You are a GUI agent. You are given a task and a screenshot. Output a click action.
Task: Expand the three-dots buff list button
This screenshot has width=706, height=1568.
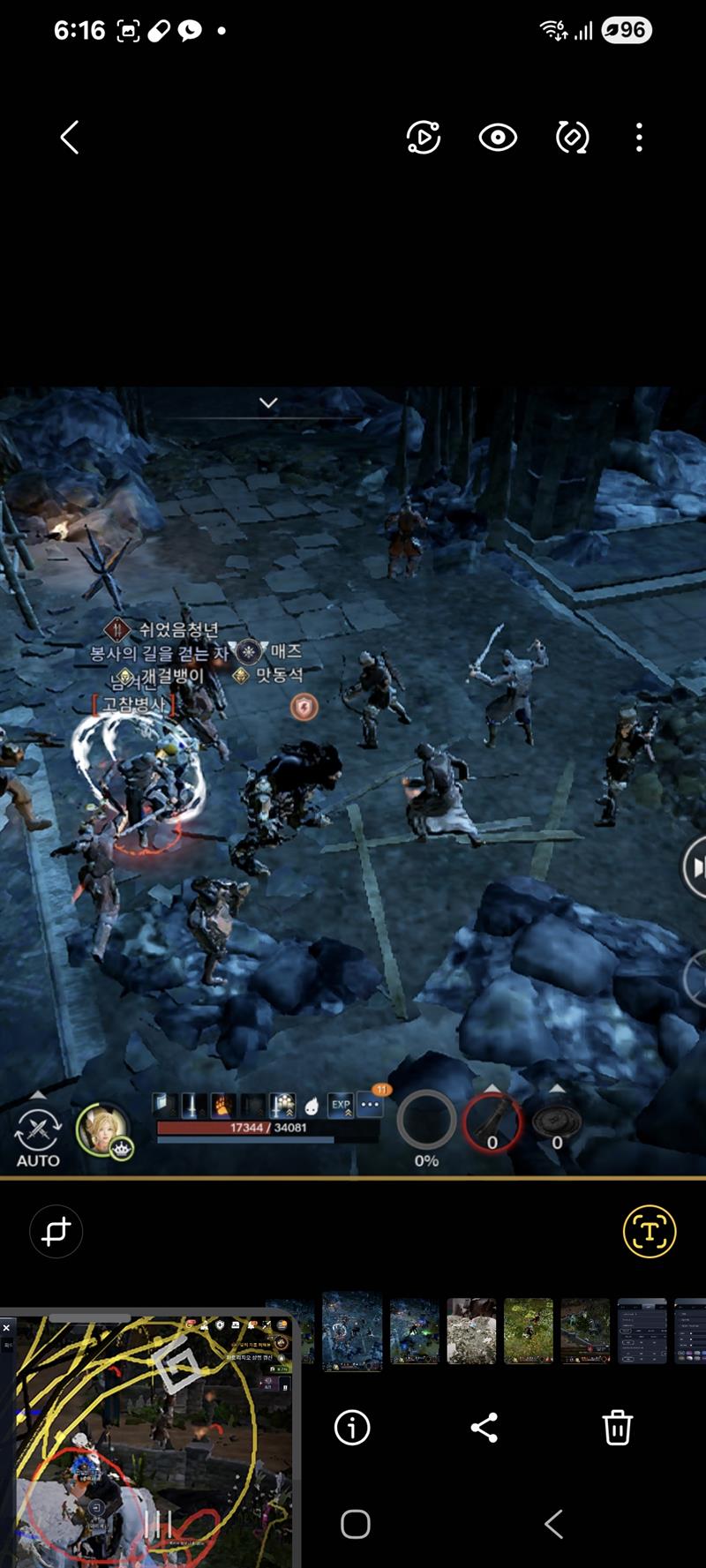click(x=371, y=1105)
